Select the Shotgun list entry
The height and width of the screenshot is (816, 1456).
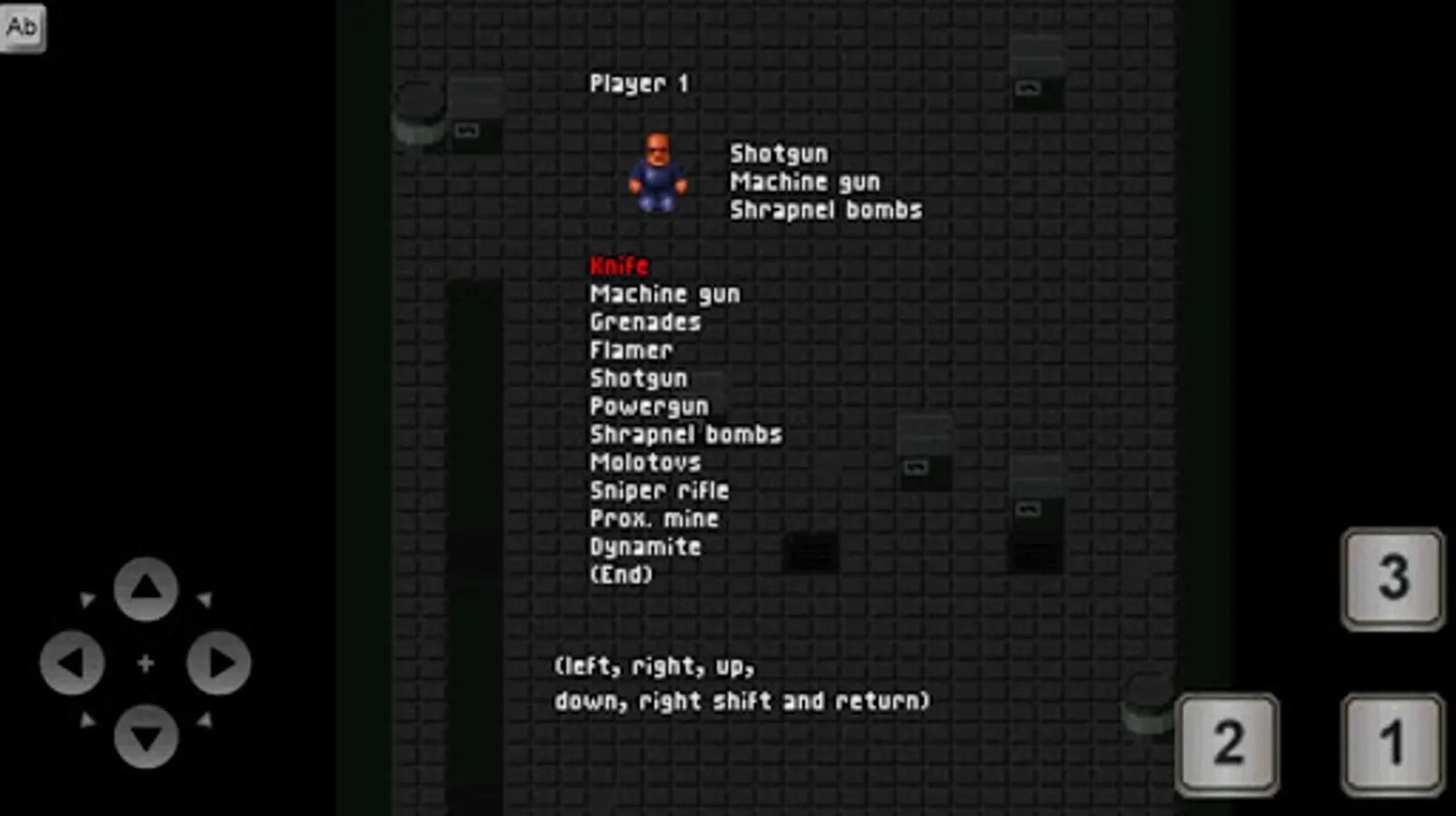pyautogui.click(x=637, y=378)
